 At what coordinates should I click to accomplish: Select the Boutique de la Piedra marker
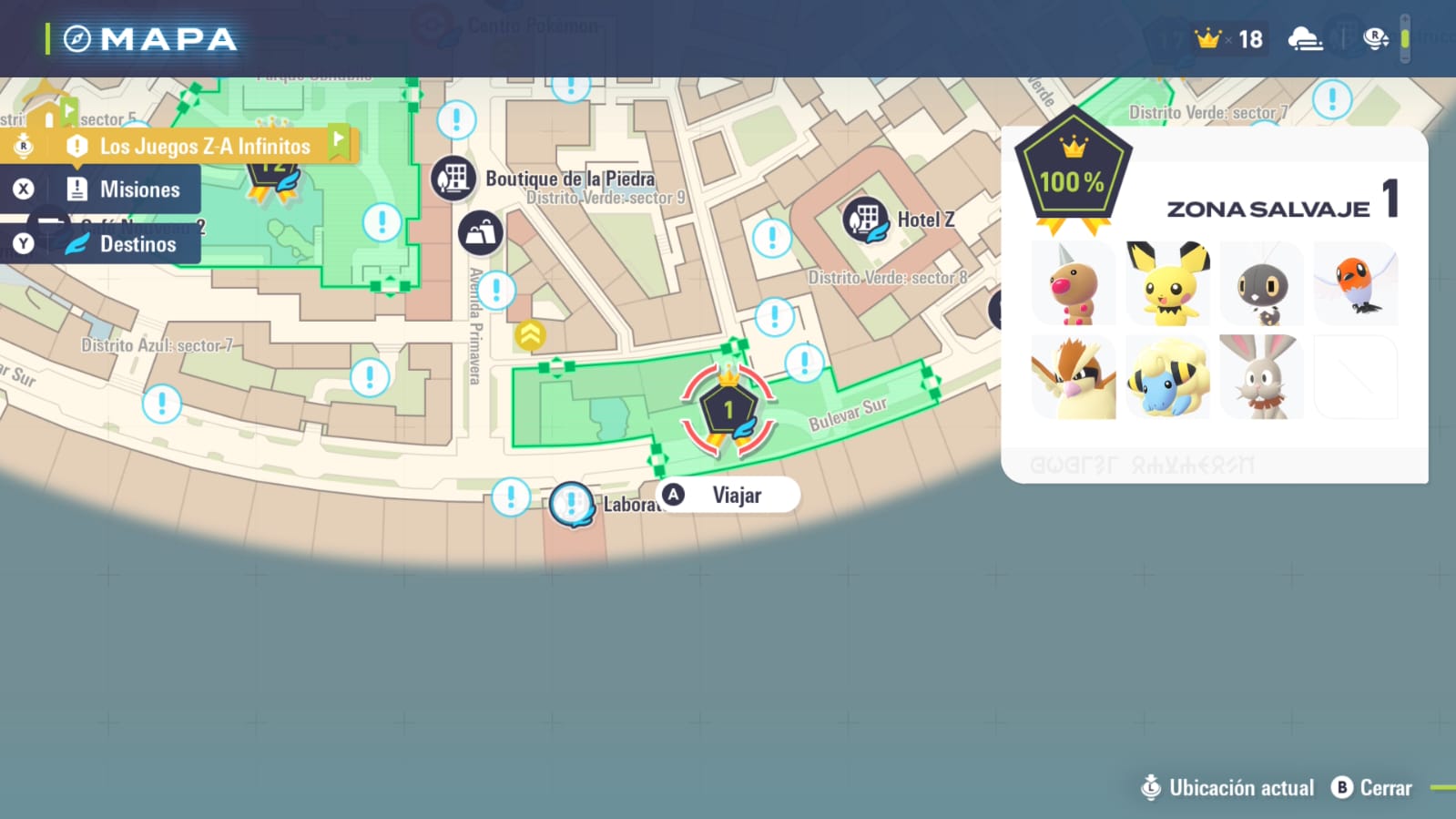pos(453,178)
